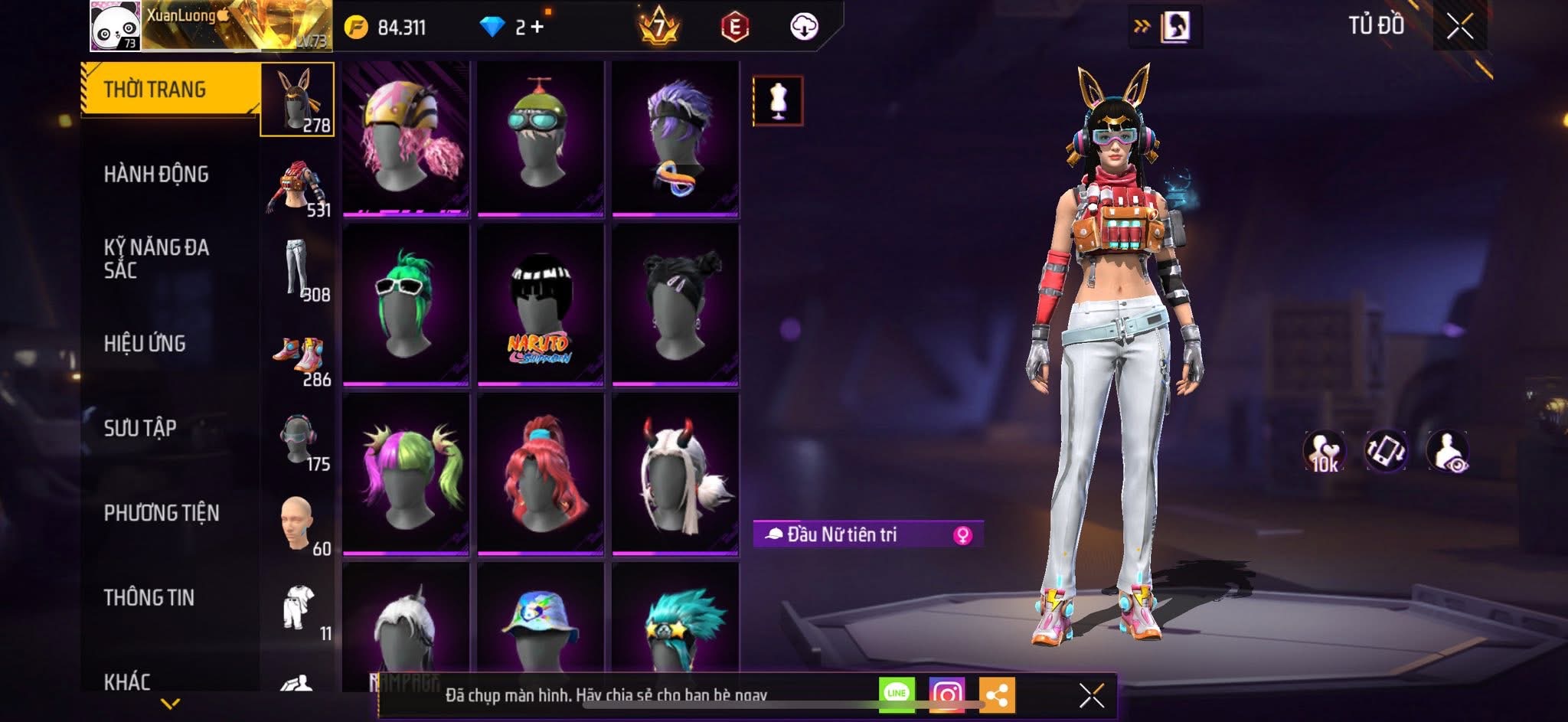Open the HIỆU ỨNG section
Screen dimensions: 1568x722
145,344
